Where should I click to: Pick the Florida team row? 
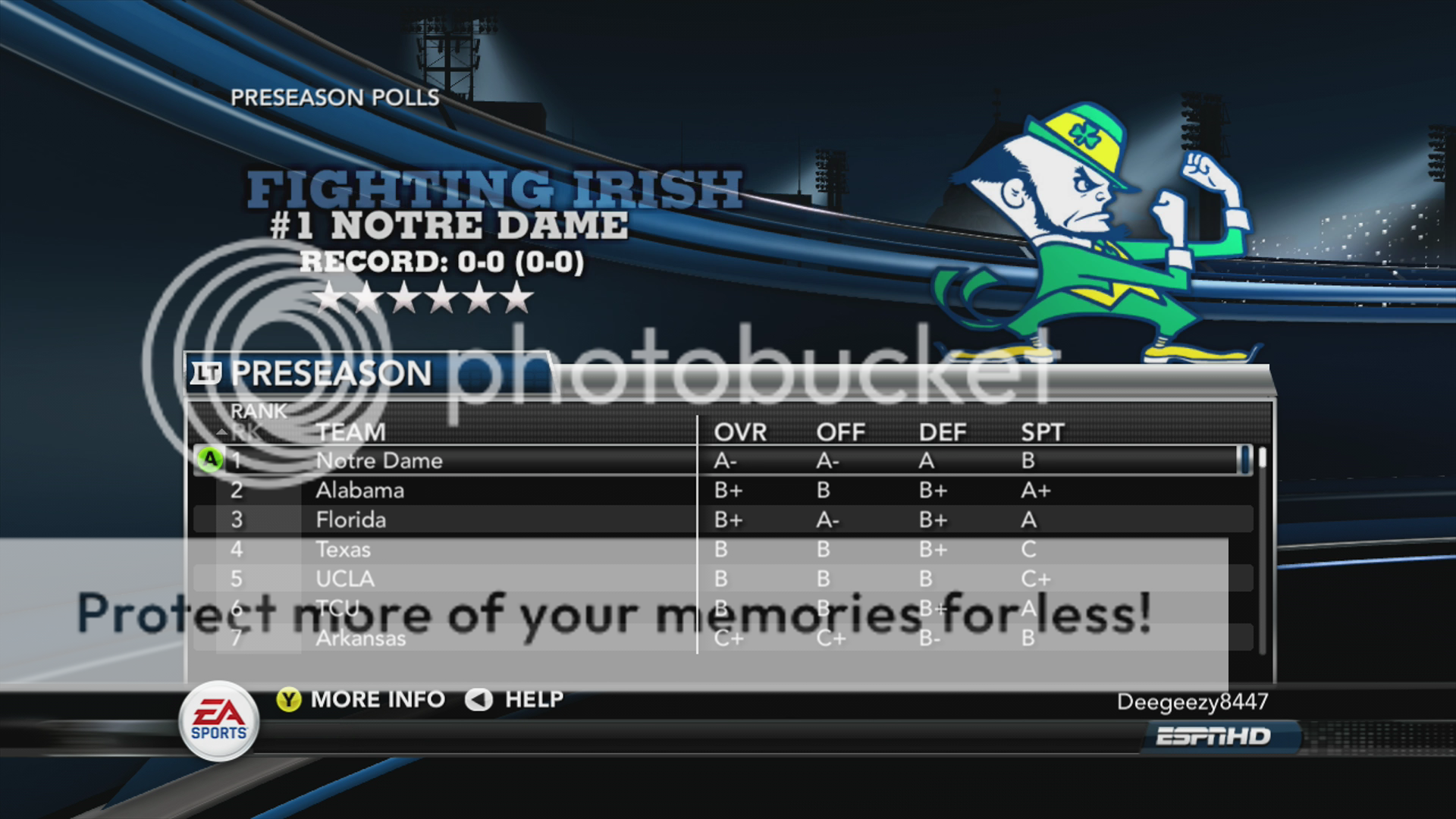351,519
